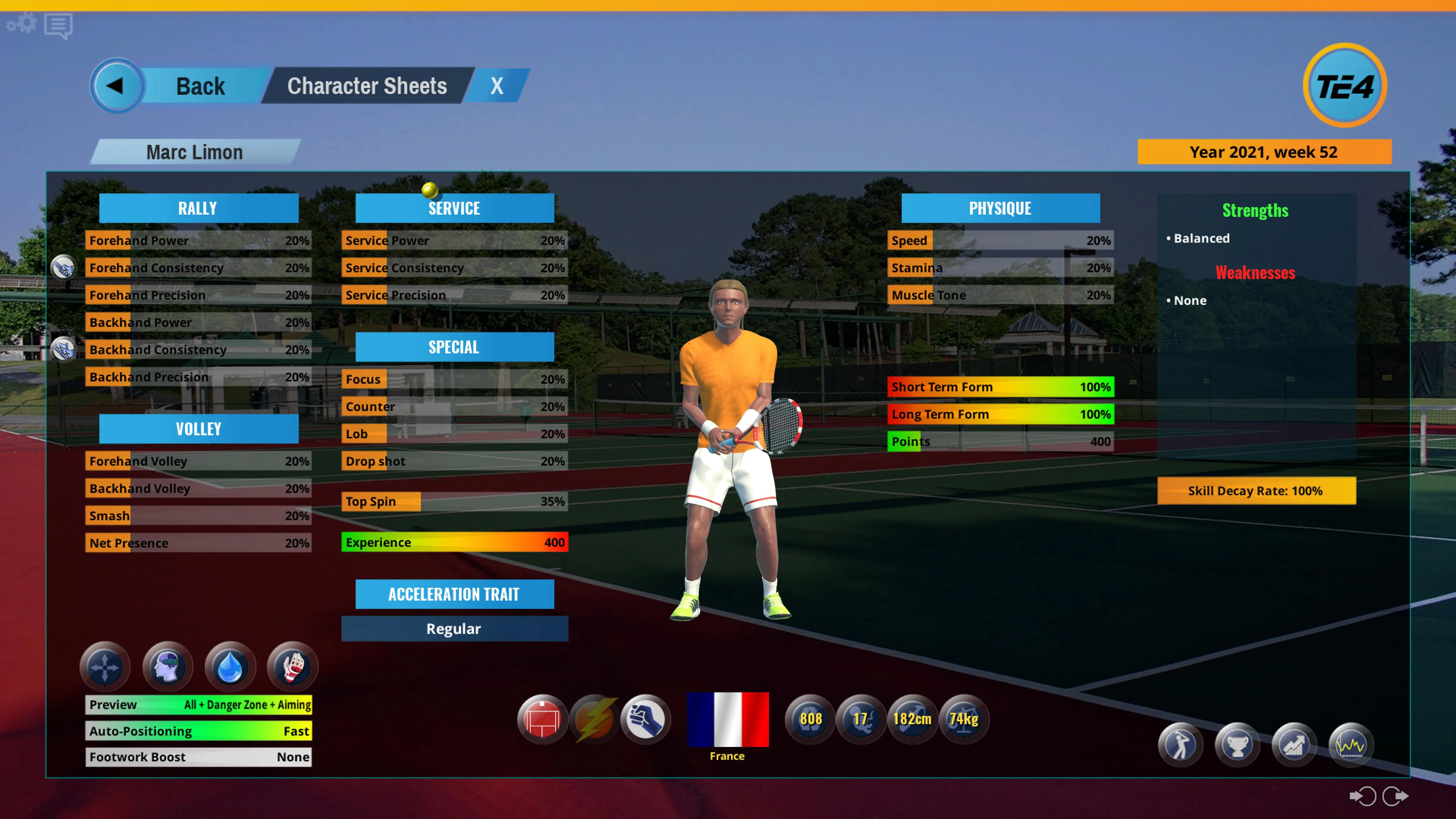This screenshot has width=1456, height=819.
Task: Change the Regular acceleration trait
Action: [454, 629]
